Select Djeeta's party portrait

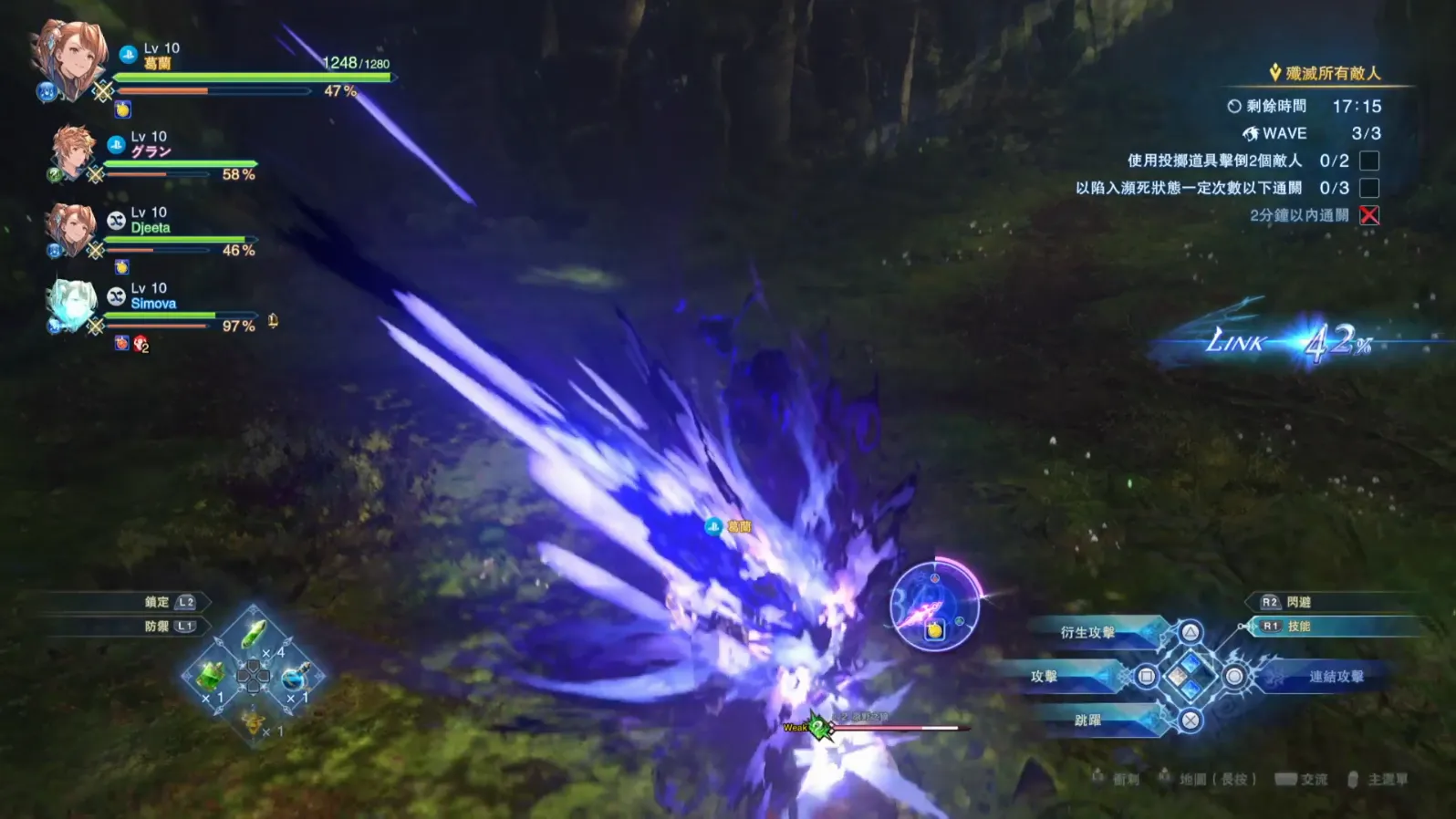tap(70, 229)
